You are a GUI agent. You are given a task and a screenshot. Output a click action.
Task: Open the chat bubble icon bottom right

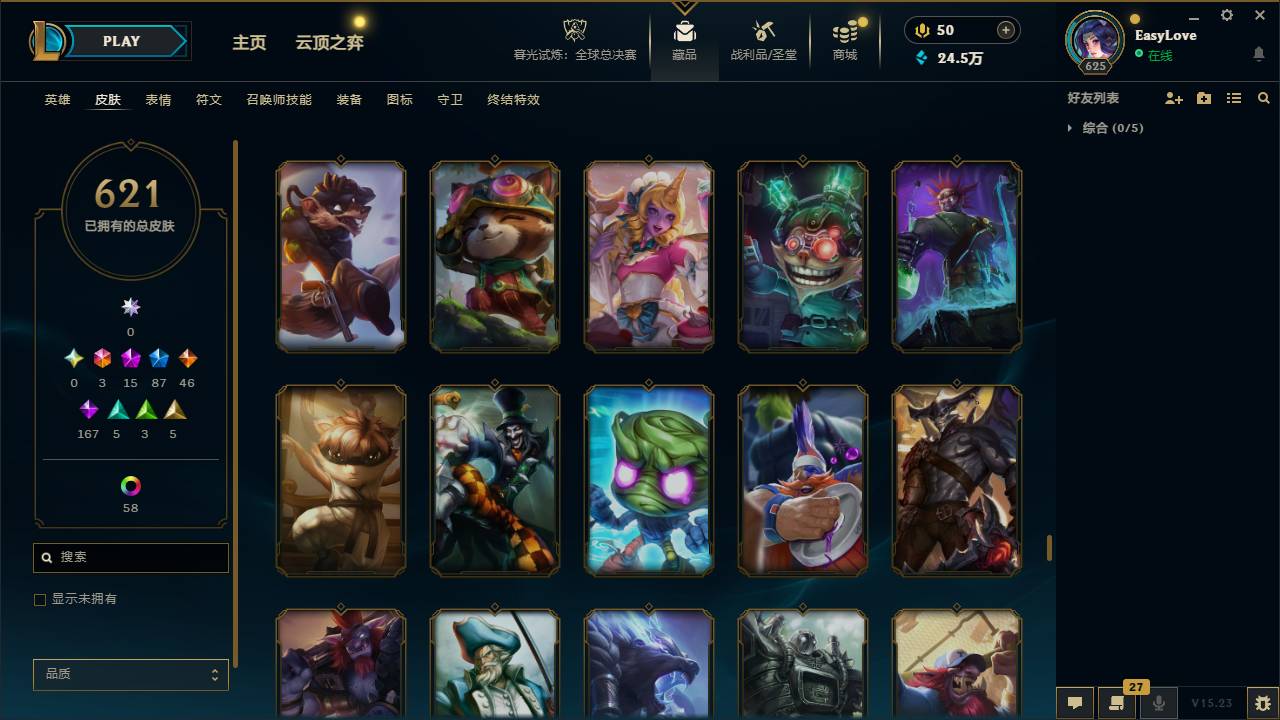click(x=1075, y=703)
